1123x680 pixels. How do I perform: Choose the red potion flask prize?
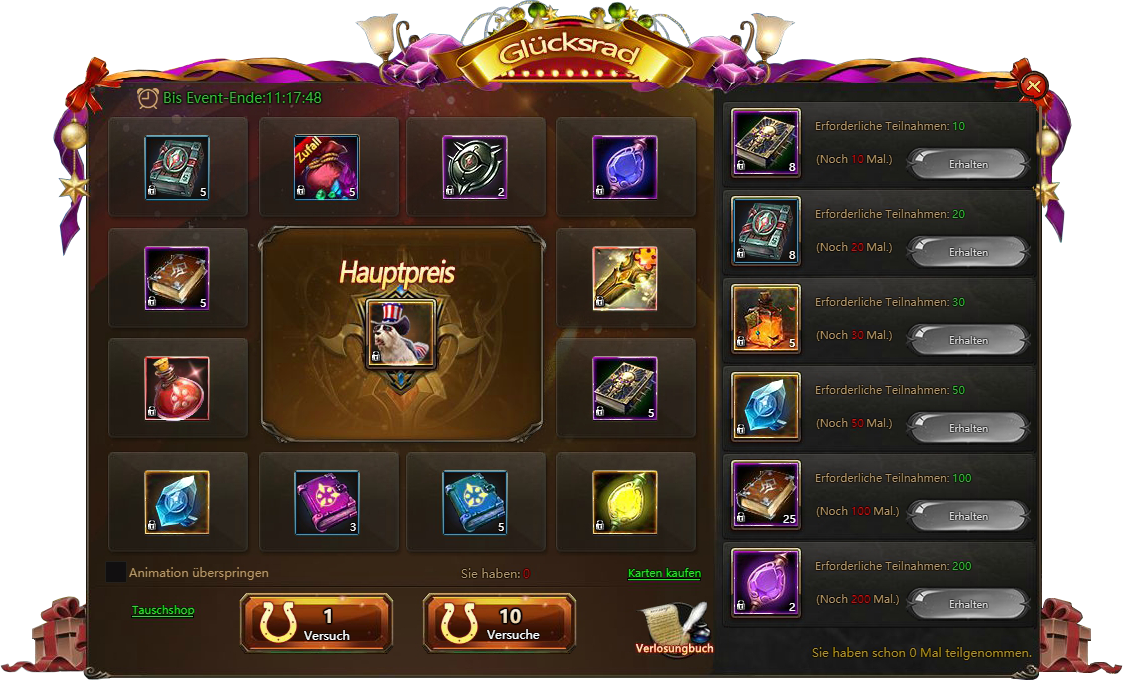click(x=177, y=388)
